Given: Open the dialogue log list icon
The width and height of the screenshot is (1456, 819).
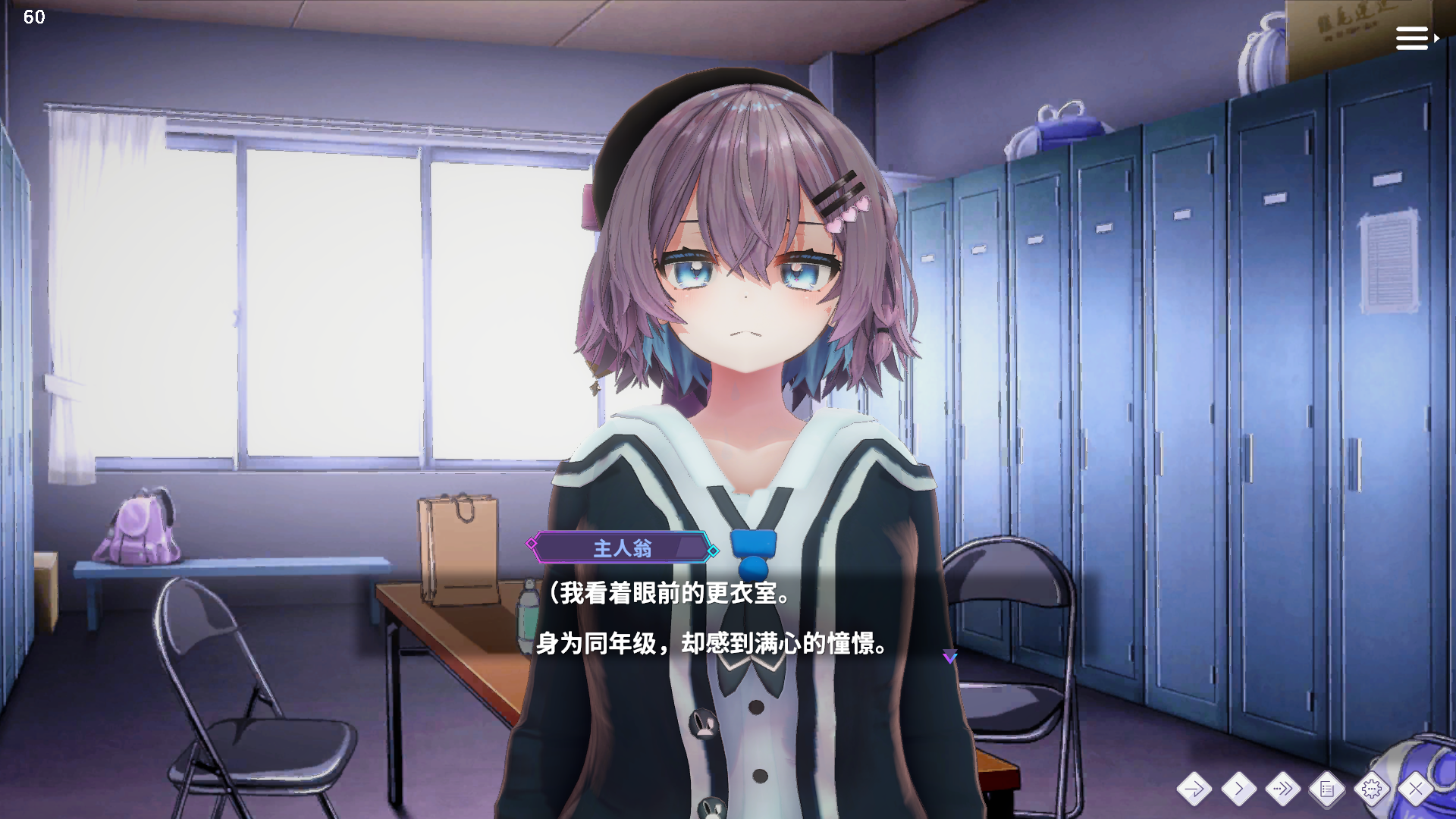Looking at the screenshot, I should tap(1327, 789).
